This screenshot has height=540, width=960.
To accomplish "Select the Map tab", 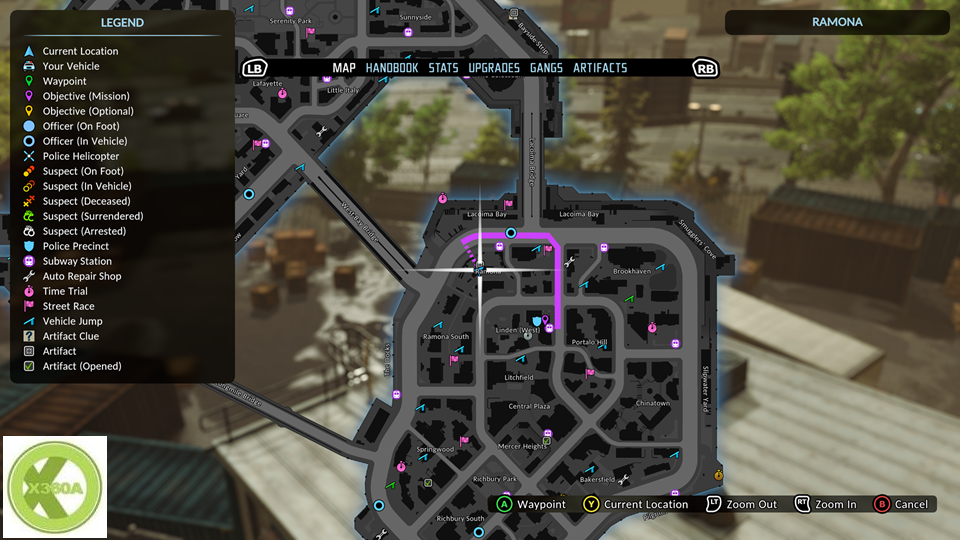I will coord(344,68).
